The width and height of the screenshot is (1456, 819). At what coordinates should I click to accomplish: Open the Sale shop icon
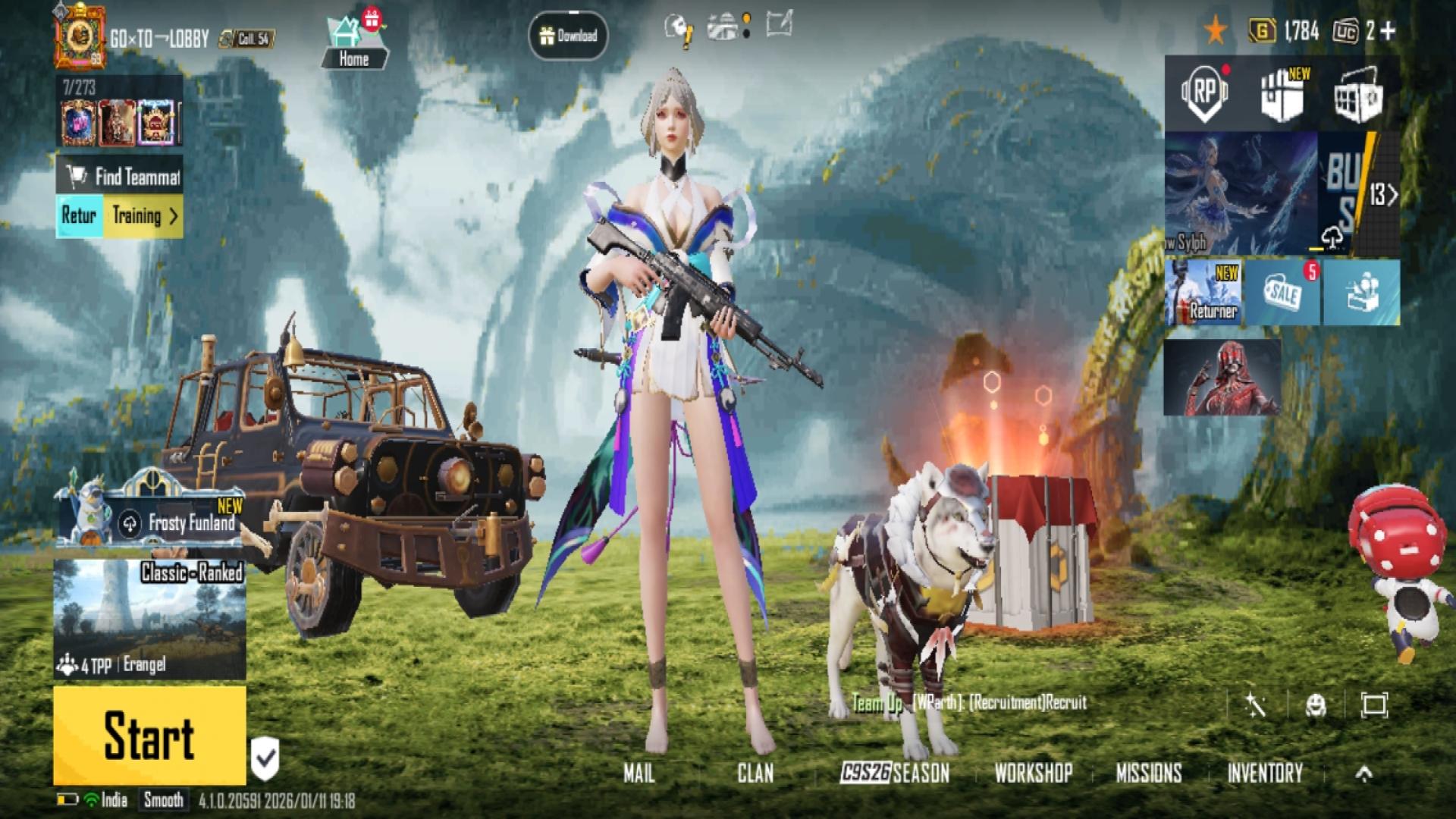tap(1283, 293)
